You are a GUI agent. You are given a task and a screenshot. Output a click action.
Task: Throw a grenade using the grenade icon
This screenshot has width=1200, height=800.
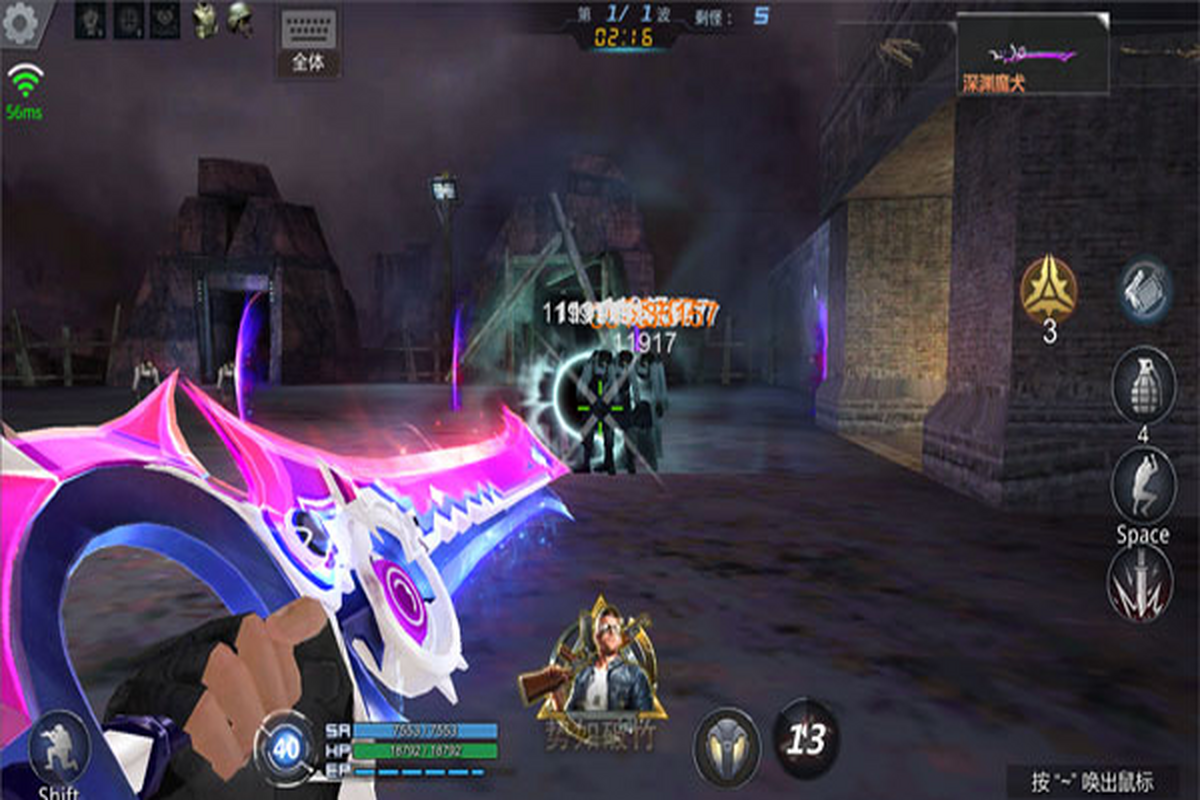point(1143,385)
